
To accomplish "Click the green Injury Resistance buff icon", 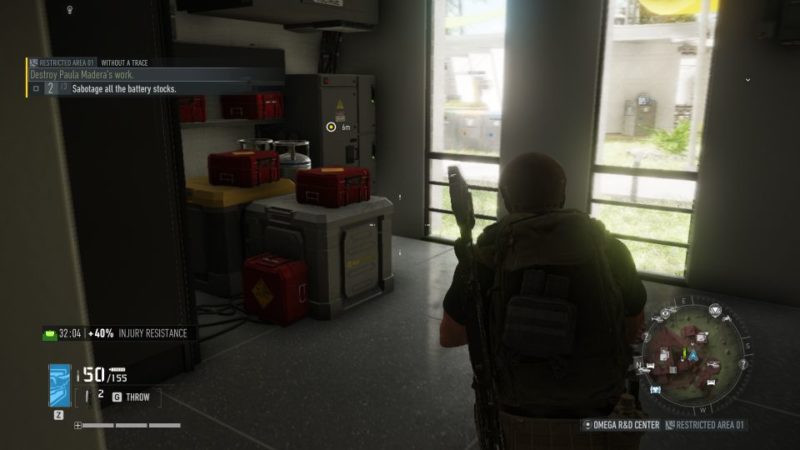I will pyautogui.click(x=49, y=333).
